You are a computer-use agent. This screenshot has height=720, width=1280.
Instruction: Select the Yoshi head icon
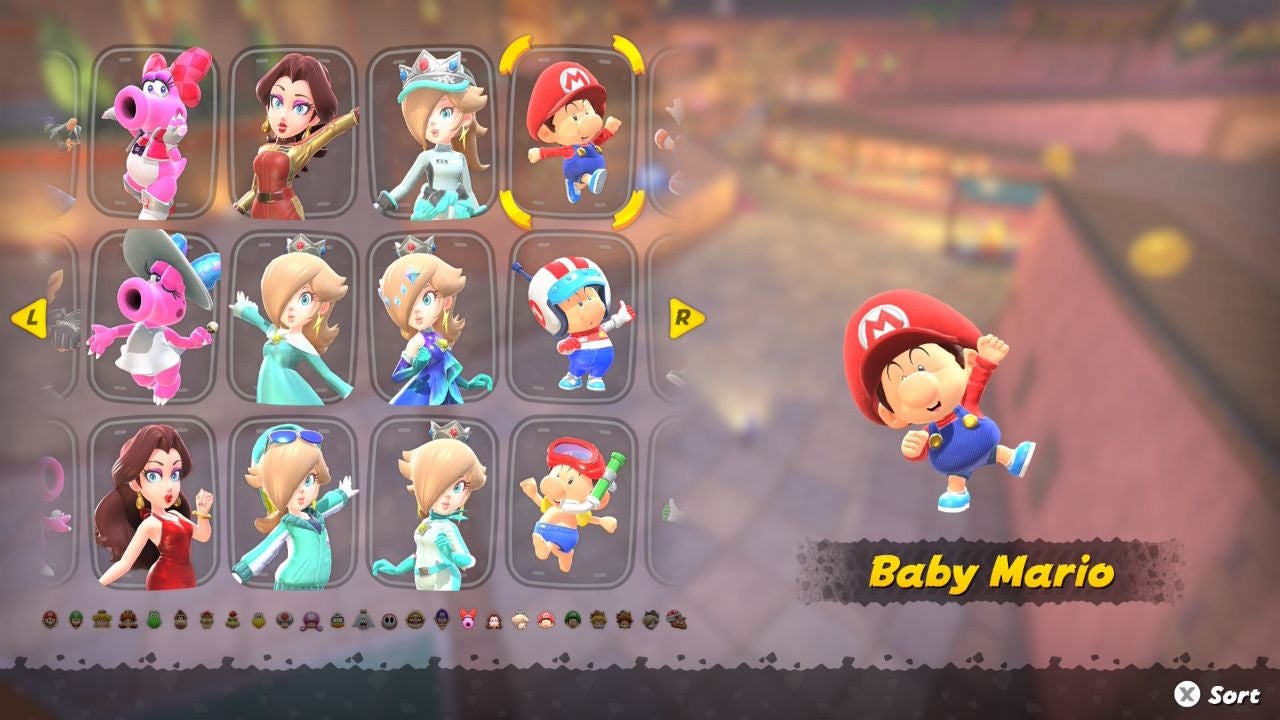(x=152, y=620)
